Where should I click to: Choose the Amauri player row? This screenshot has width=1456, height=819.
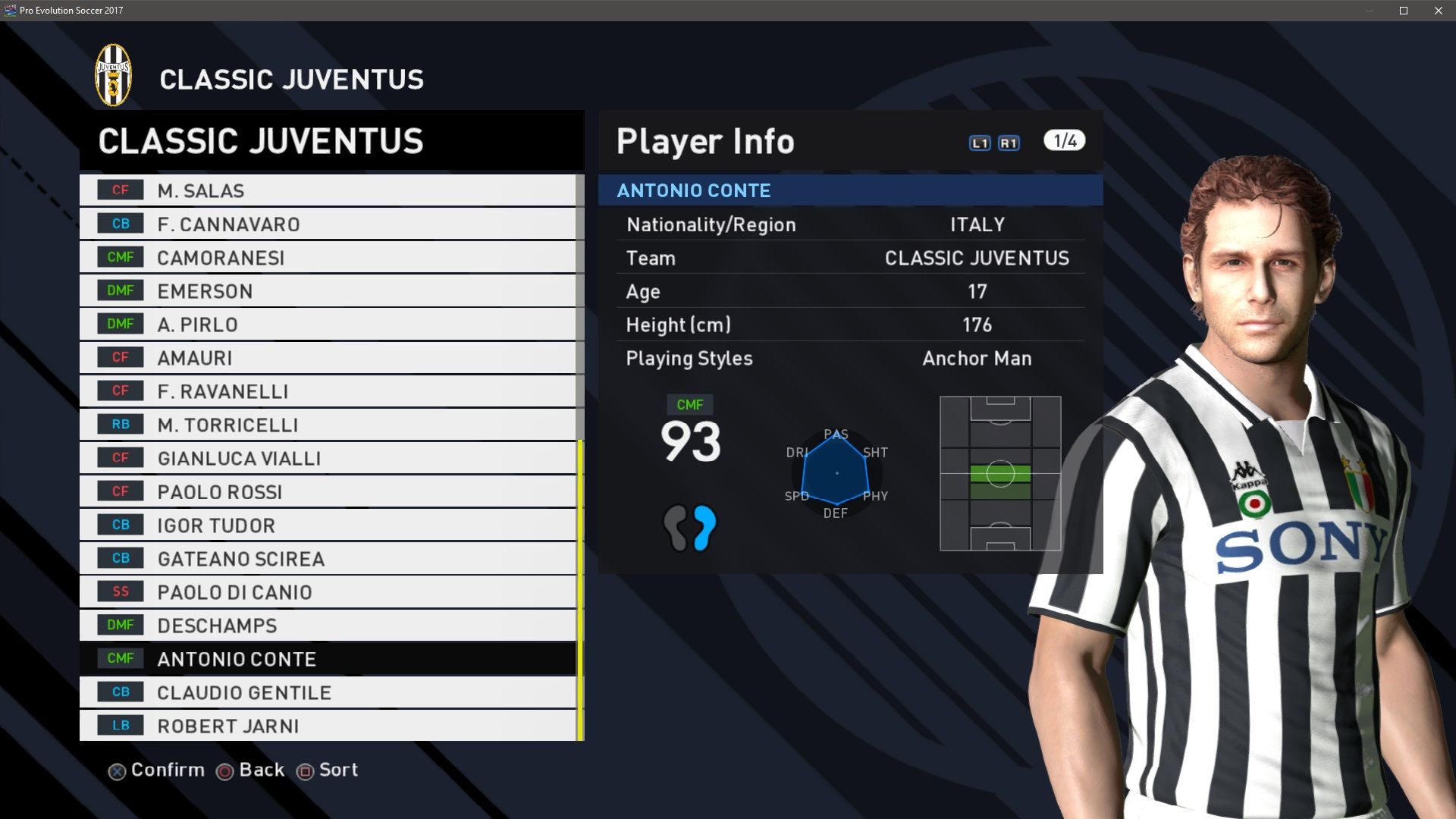[328, 357]
